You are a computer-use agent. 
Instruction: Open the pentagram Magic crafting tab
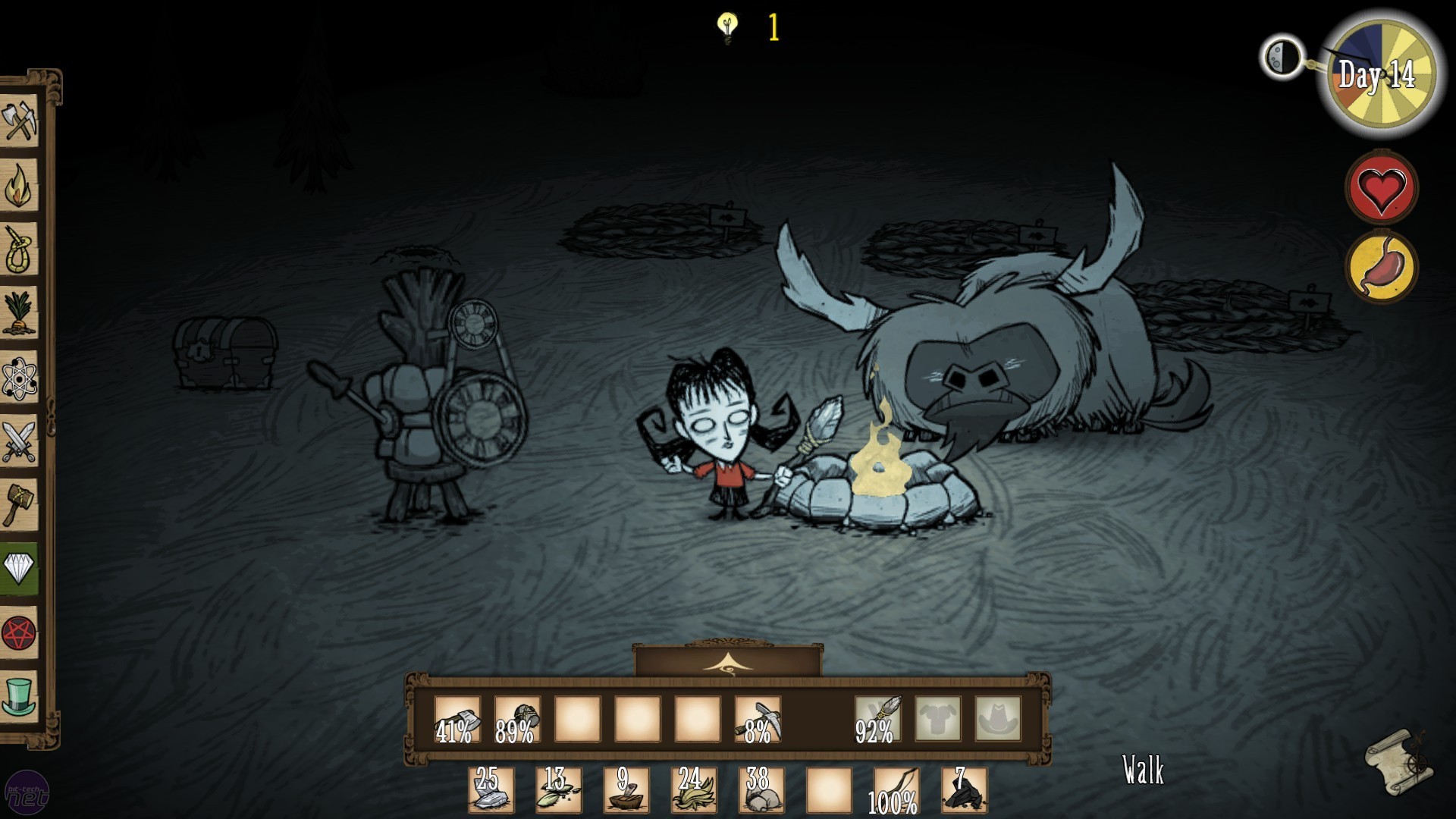pos(19,632)
